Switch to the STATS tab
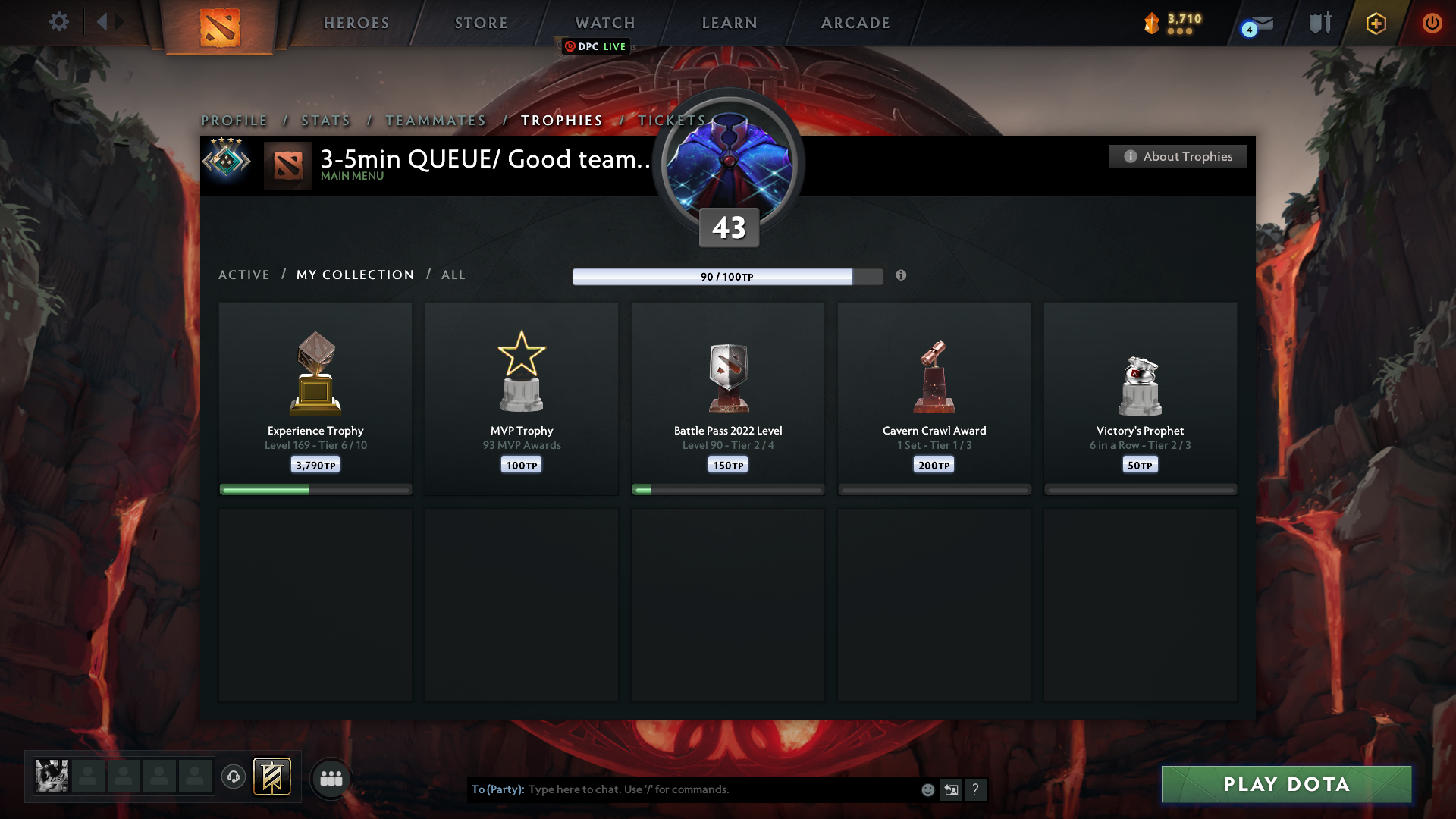 click(x=325, y=120)
